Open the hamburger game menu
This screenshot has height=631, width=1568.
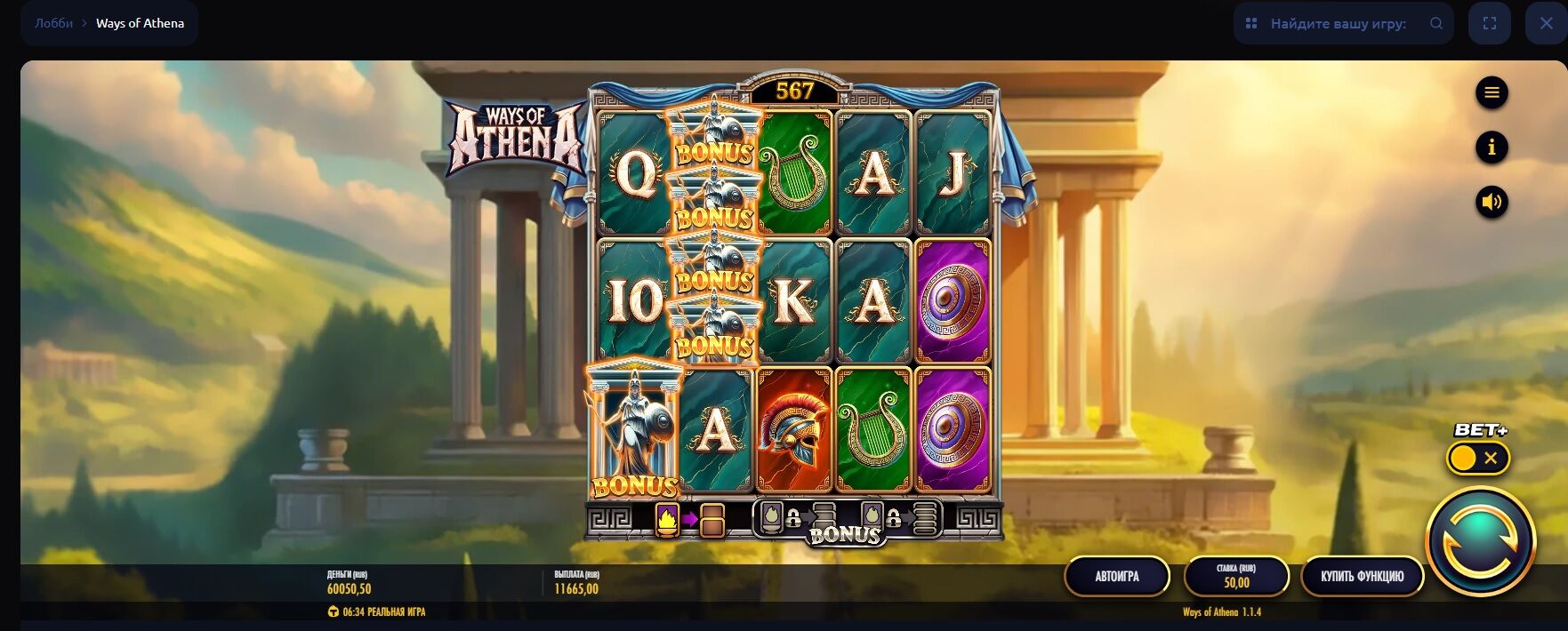click(1492, 92)
